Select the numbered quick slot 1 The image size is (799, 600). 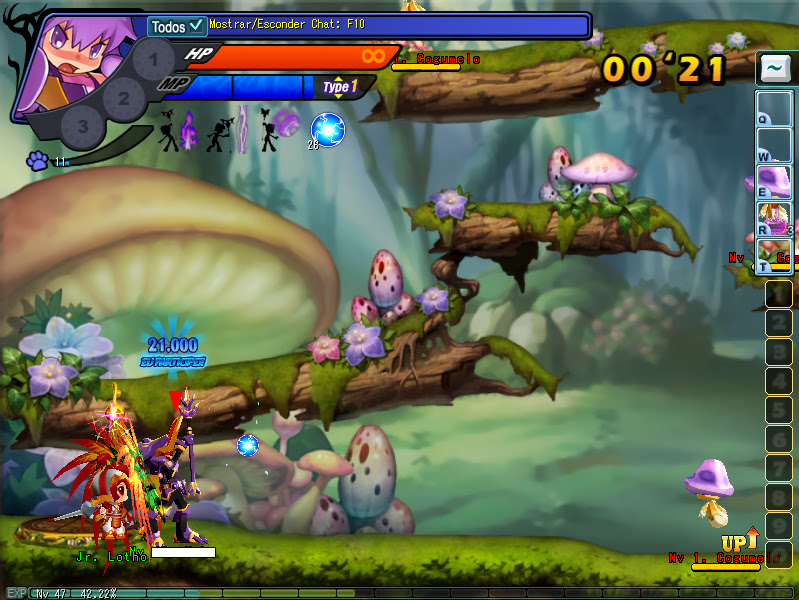[x=778, y=294]
